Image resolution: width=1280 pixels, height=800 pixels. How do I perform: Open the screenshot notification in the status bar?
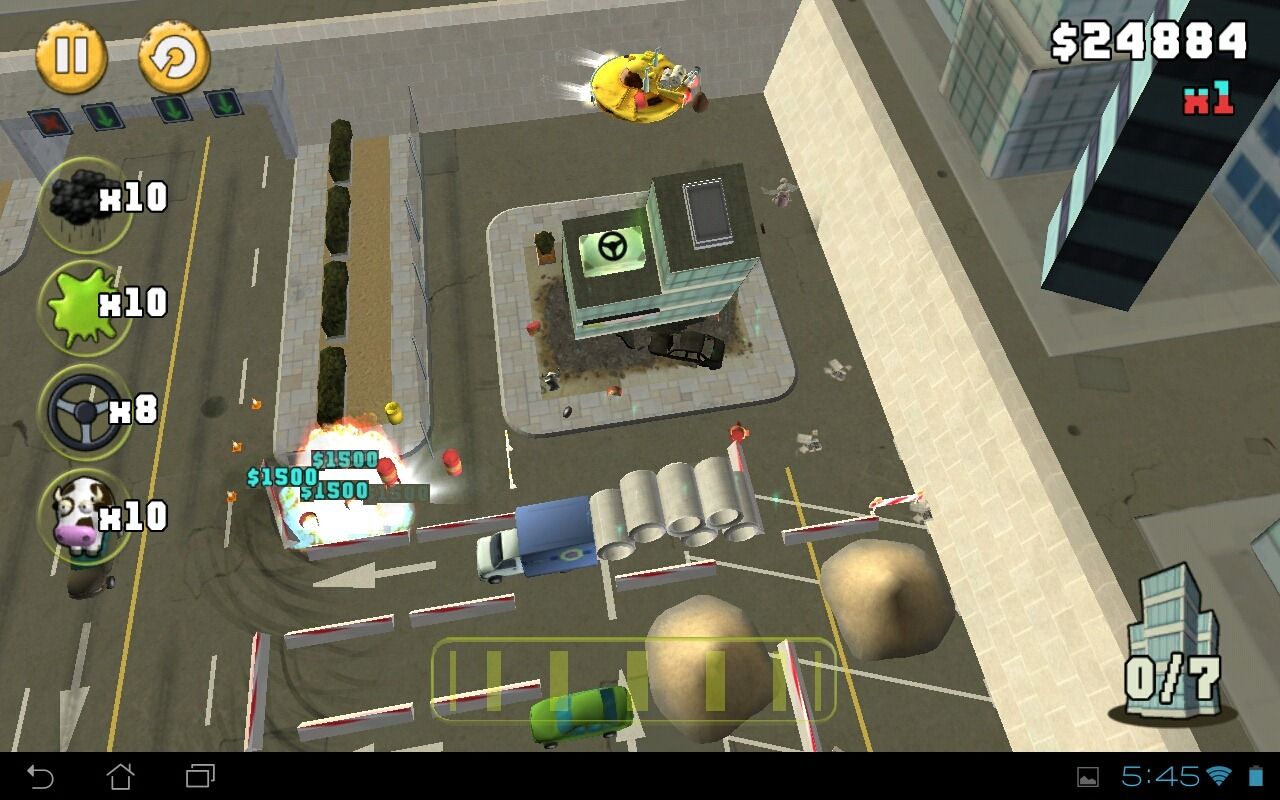(1088, 778)
